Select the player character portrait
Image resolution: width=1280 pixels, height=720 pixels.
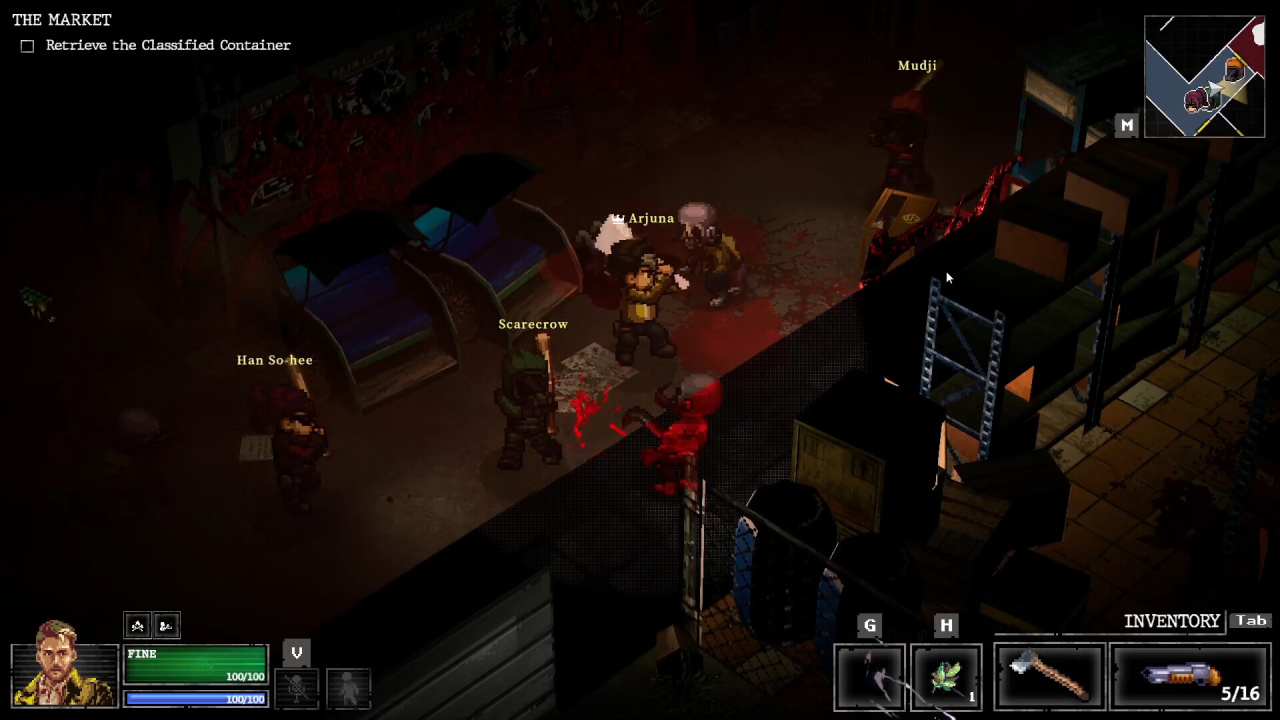[x=63, y=663]
